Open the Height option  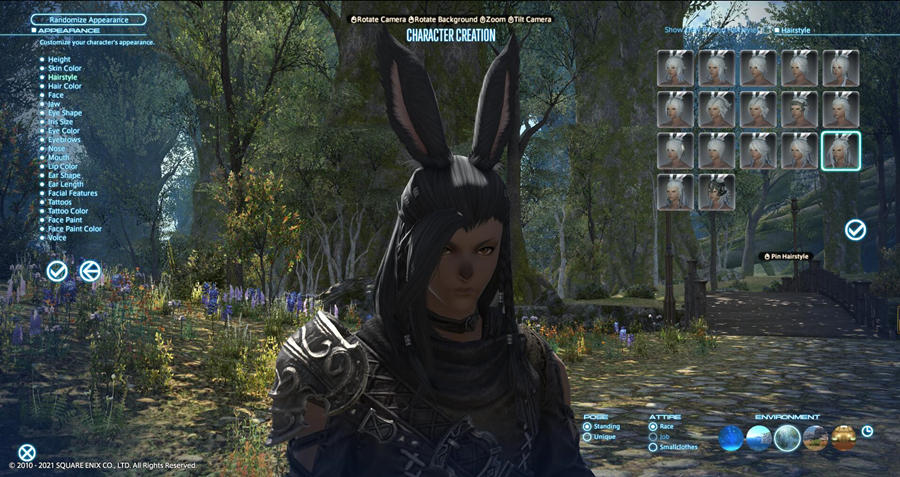[59, 59]
